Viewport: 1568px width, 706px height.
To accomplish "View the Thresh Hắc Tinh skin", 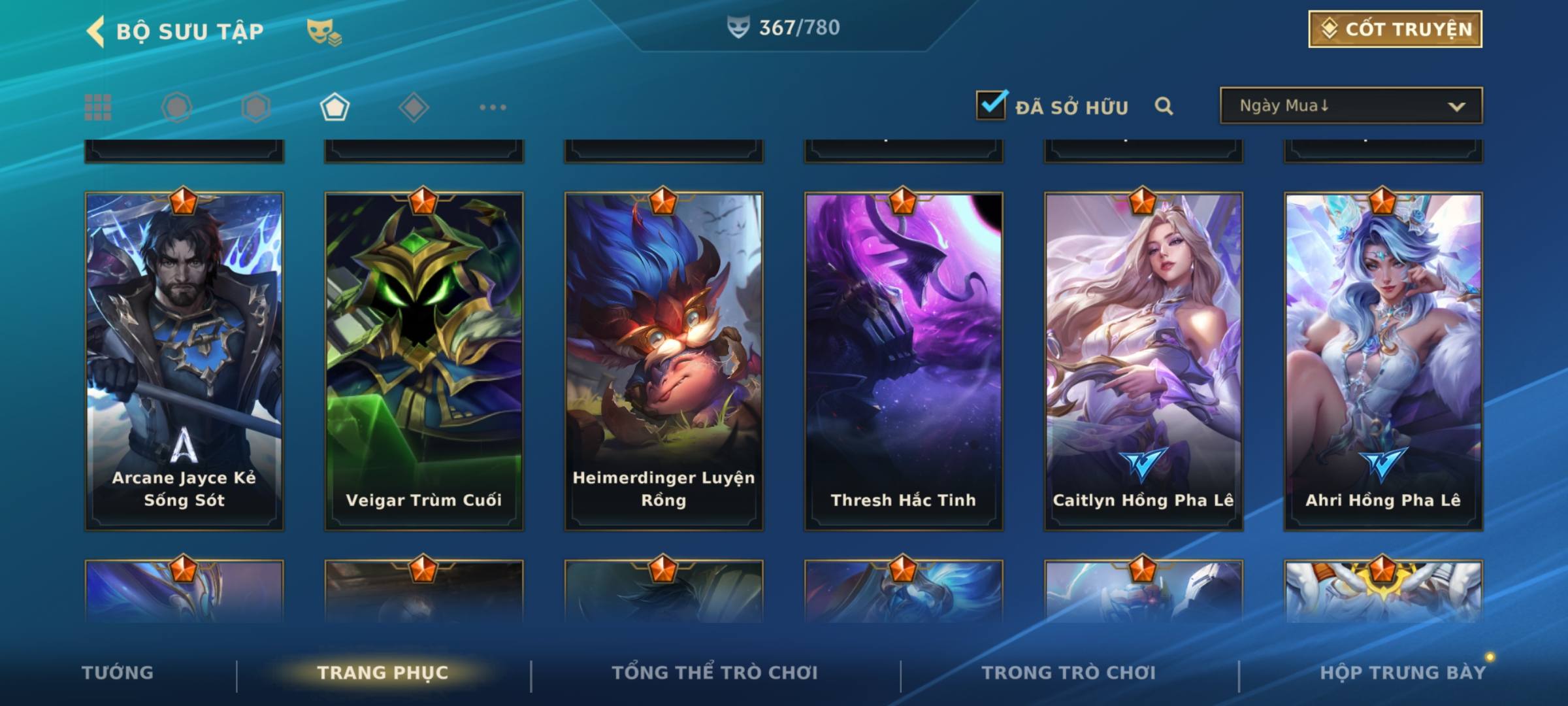I will (904, 360).
